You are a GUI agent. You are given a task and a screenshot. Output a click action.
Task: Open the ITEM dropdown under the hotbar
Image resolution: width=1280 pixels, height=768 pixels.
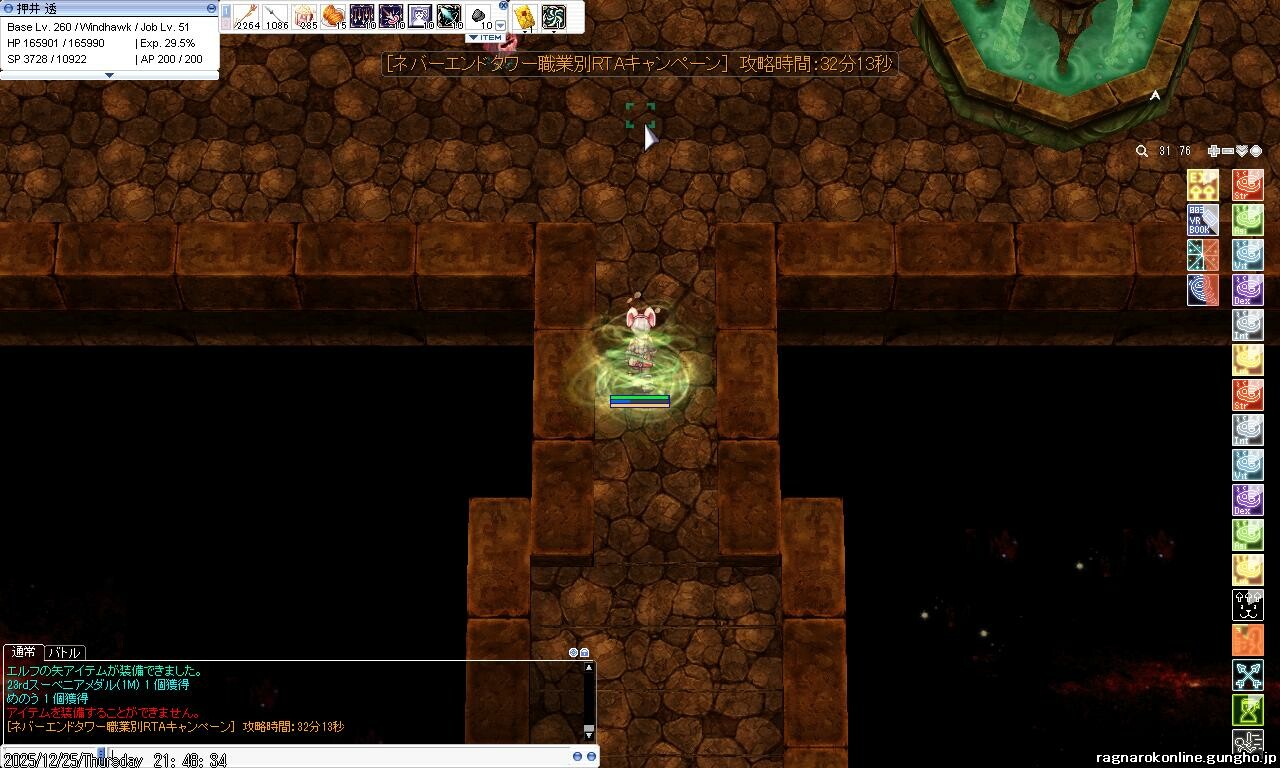(486, 38)
